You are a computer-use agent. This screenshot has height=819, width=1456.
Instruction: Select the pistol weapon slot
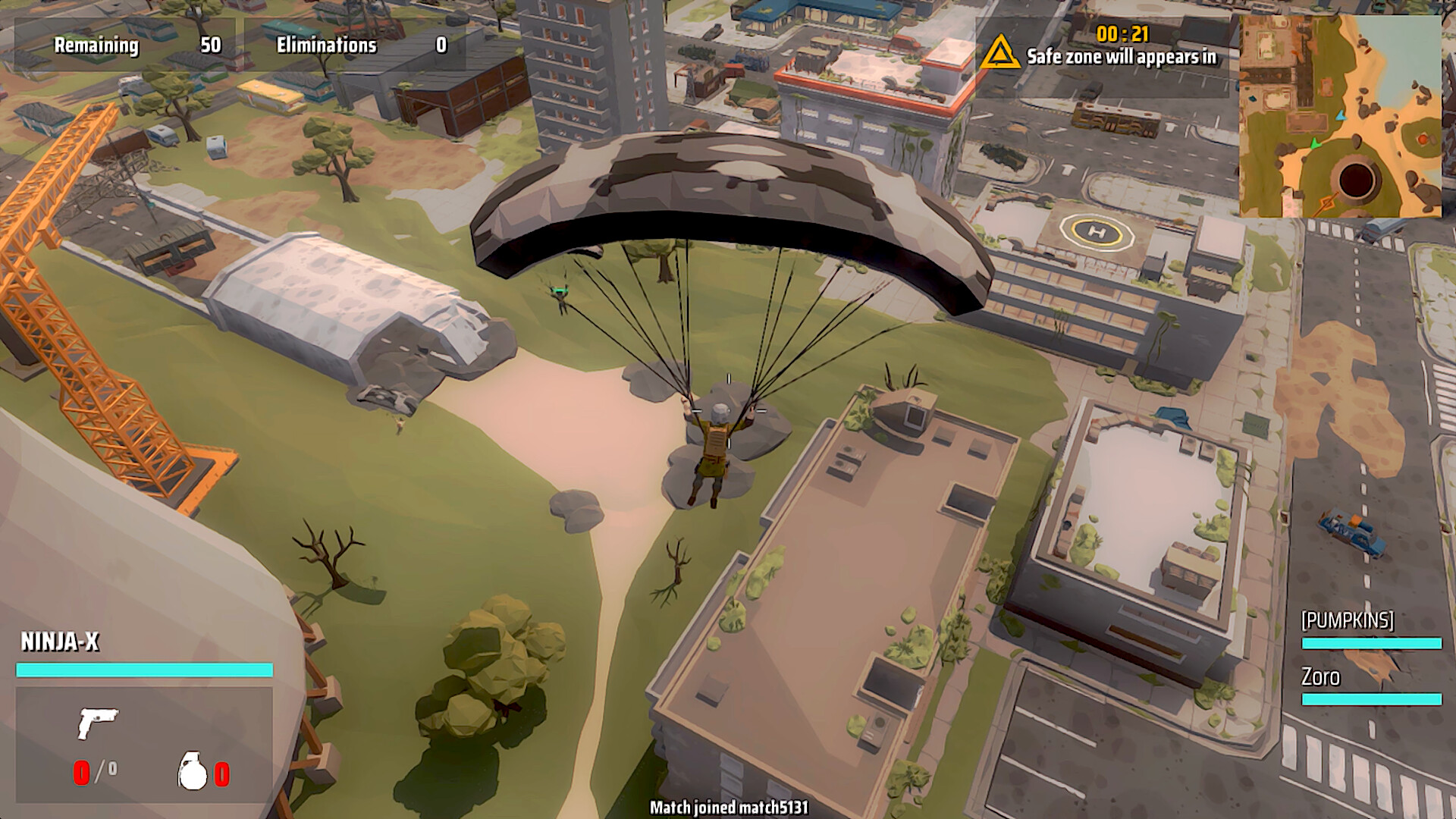(x=98, y=722)
